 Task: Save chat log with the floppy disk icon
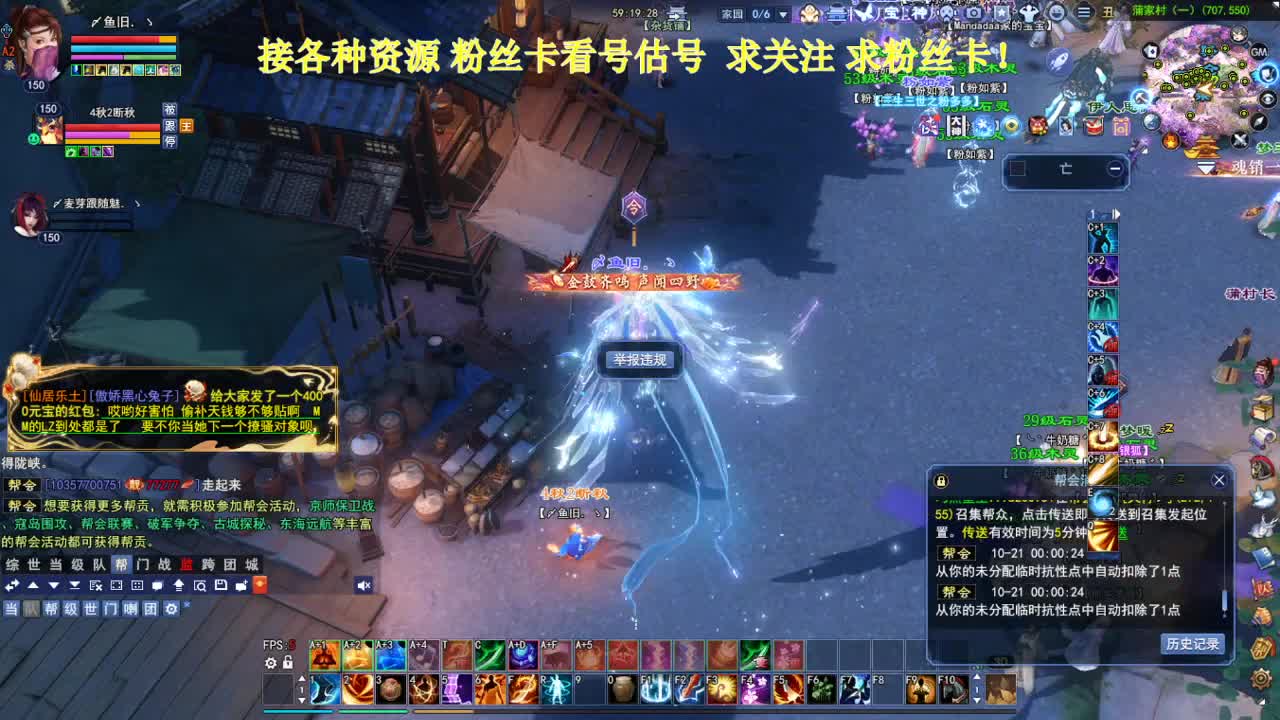pyautogui.click(x=221, y=585)
